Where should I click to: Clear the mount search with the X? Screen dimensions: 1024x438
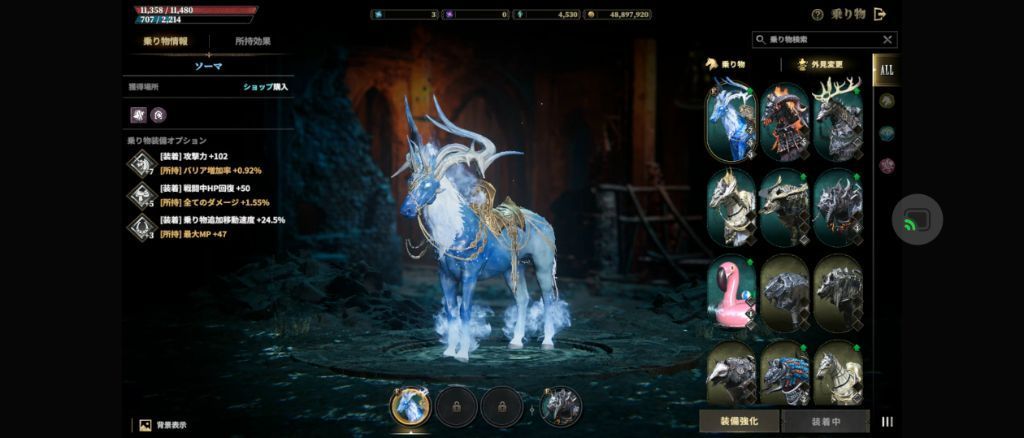(x=887, y=40)
